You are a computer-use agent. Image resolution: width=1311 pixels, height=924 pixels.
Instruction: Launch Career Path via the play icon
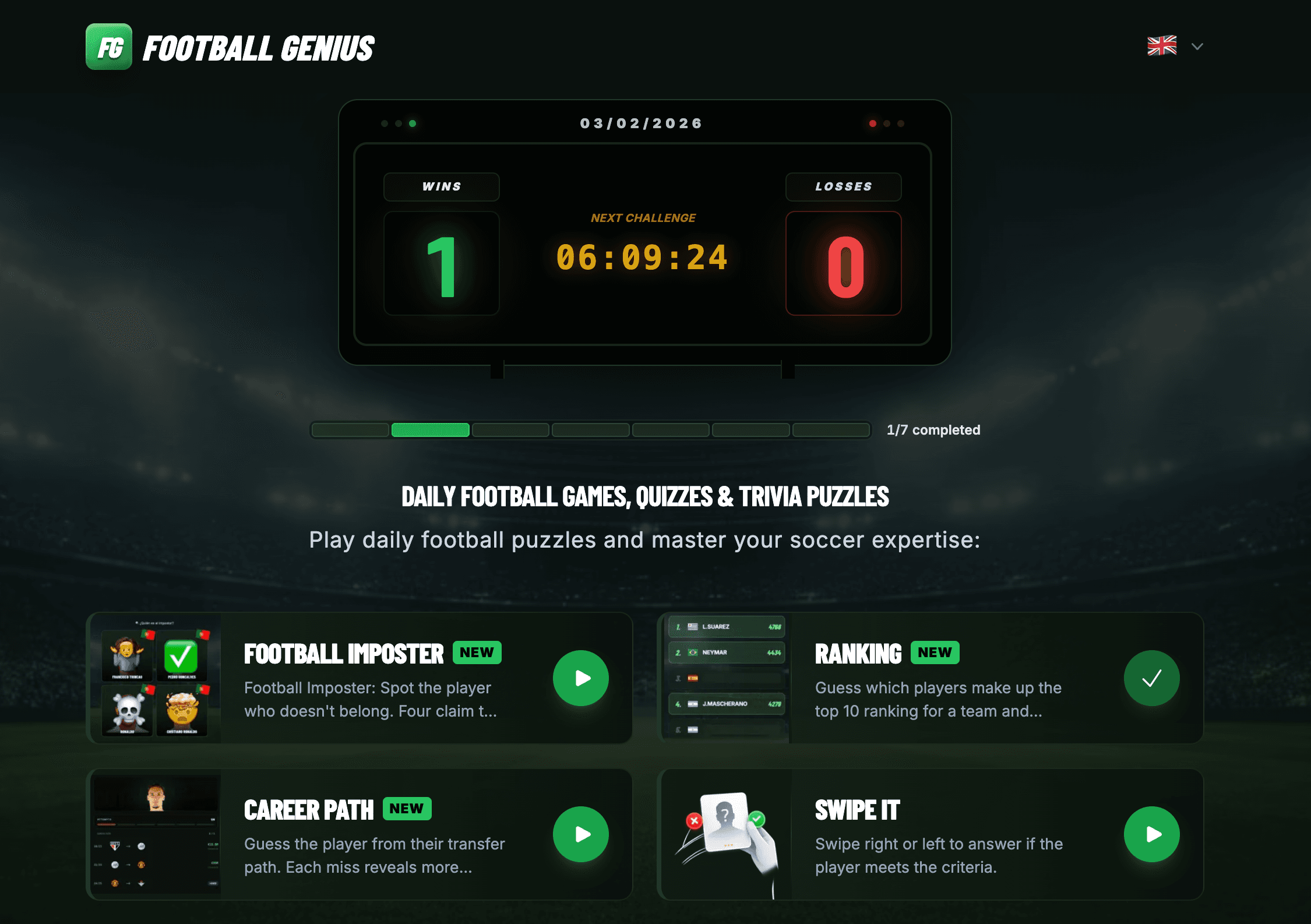pyautogui.click(x=580, y=834)
